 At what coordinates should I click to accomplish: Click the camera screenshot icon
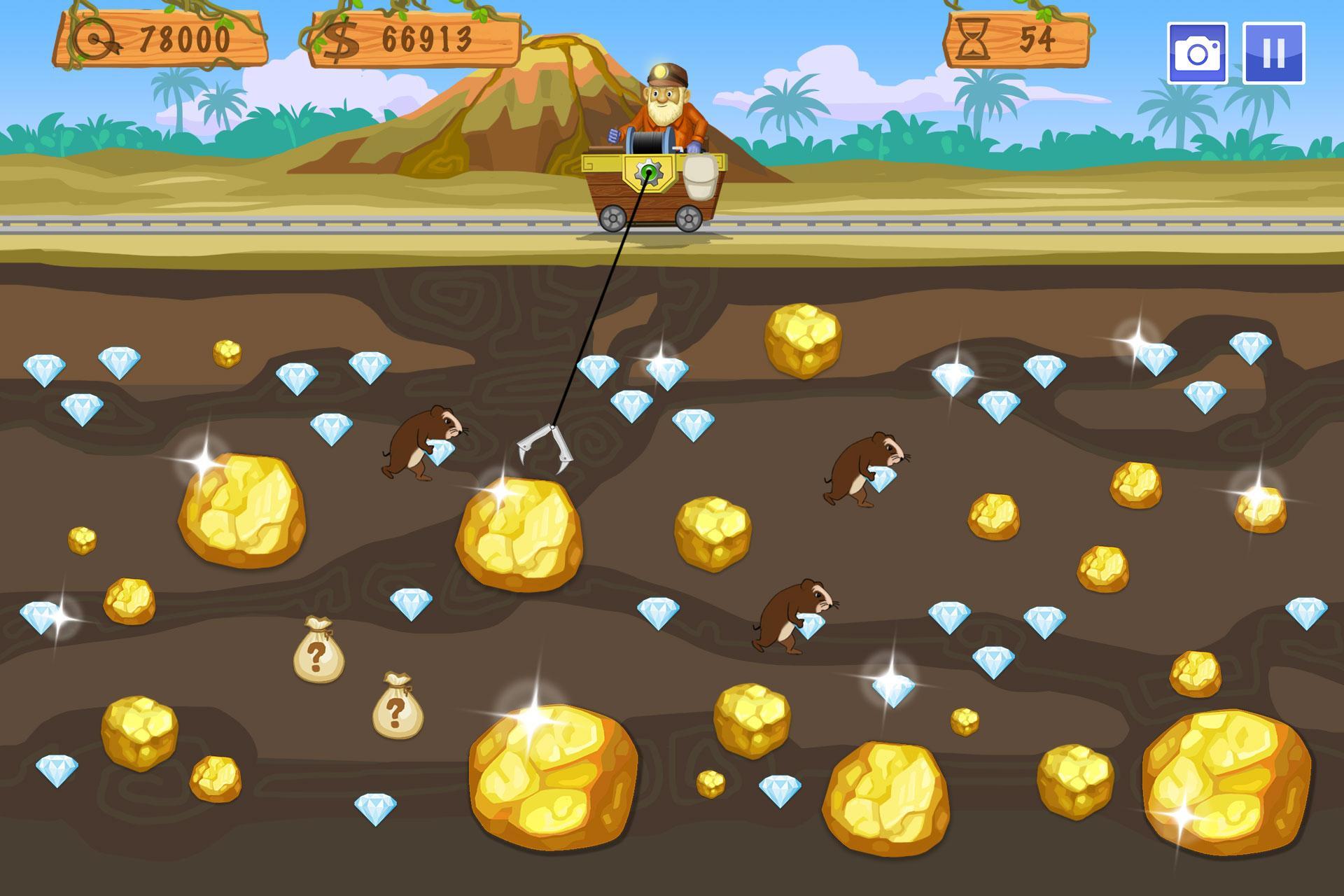click(x=1197, y=53)
